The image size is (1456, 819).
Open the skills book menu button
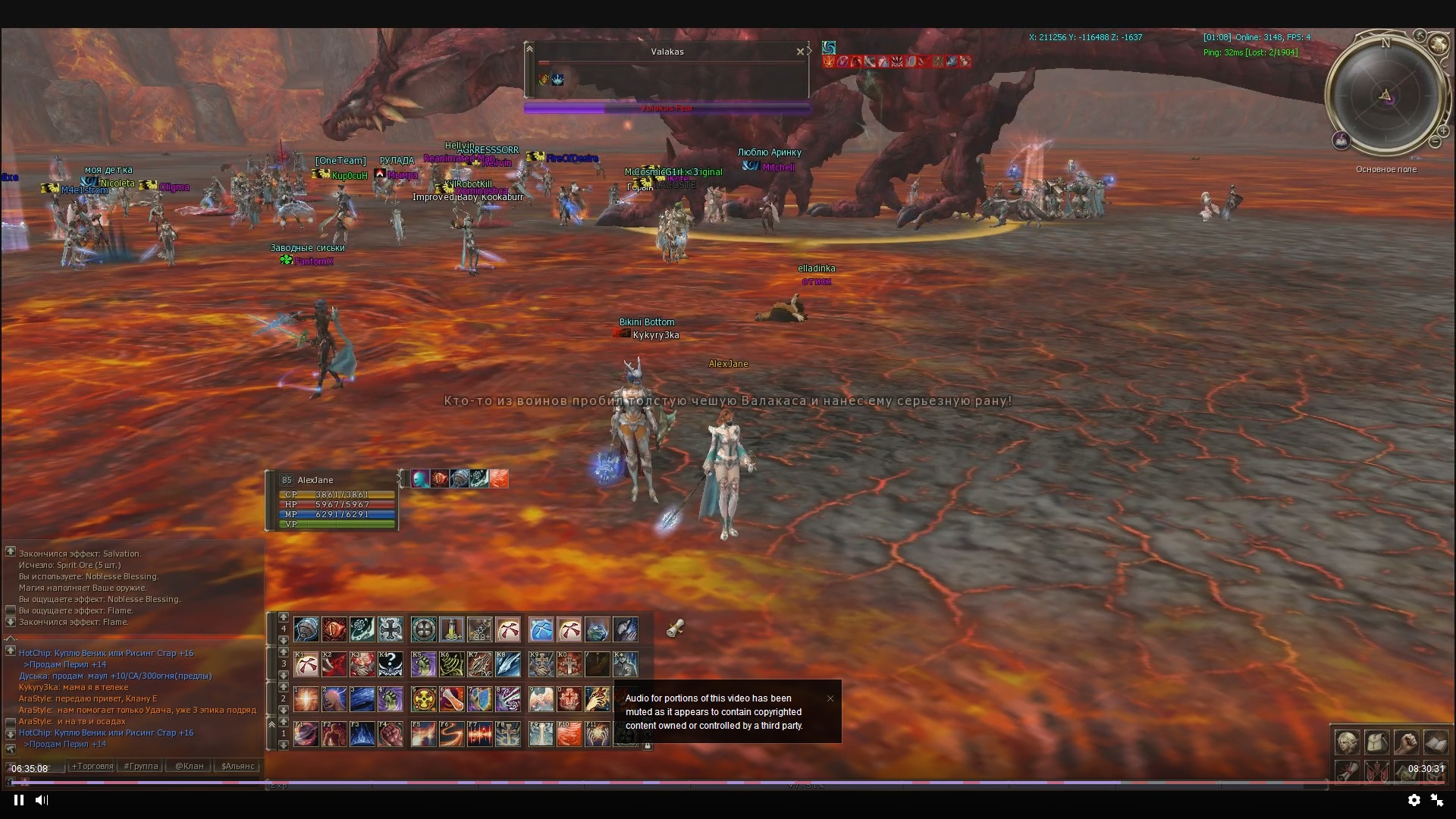pos(1436,742)
